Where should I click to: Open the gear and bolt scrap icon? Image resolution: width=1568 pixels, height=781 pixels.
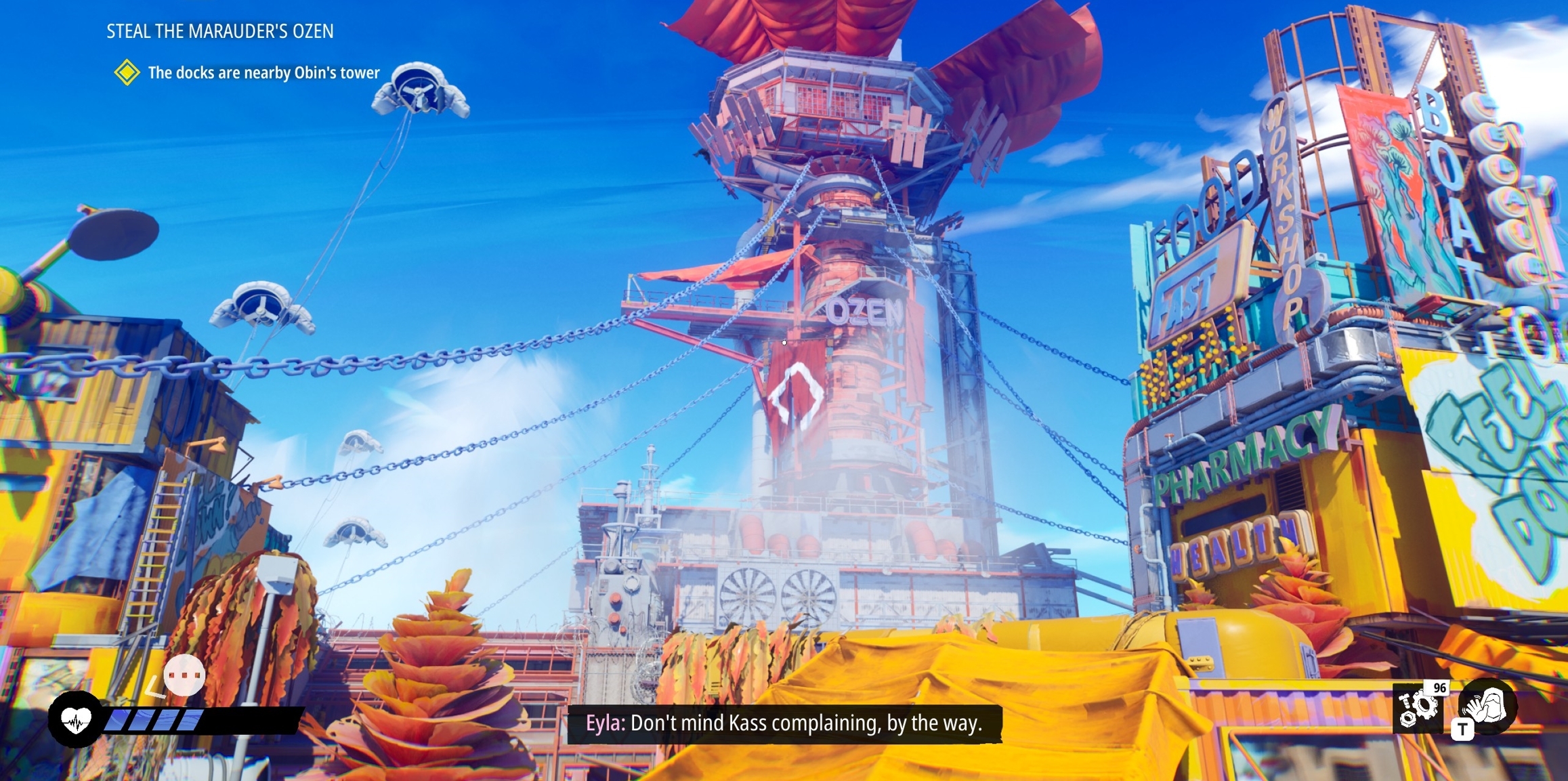coord(1418,709)
